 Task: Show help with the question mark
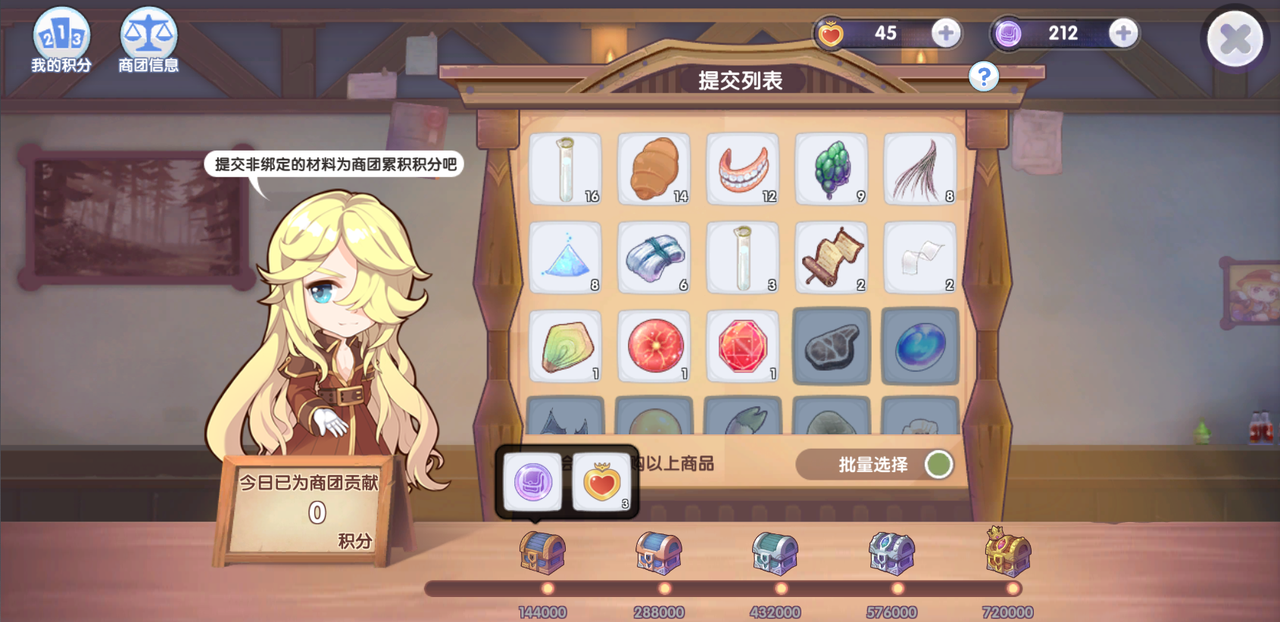point(983,75)
